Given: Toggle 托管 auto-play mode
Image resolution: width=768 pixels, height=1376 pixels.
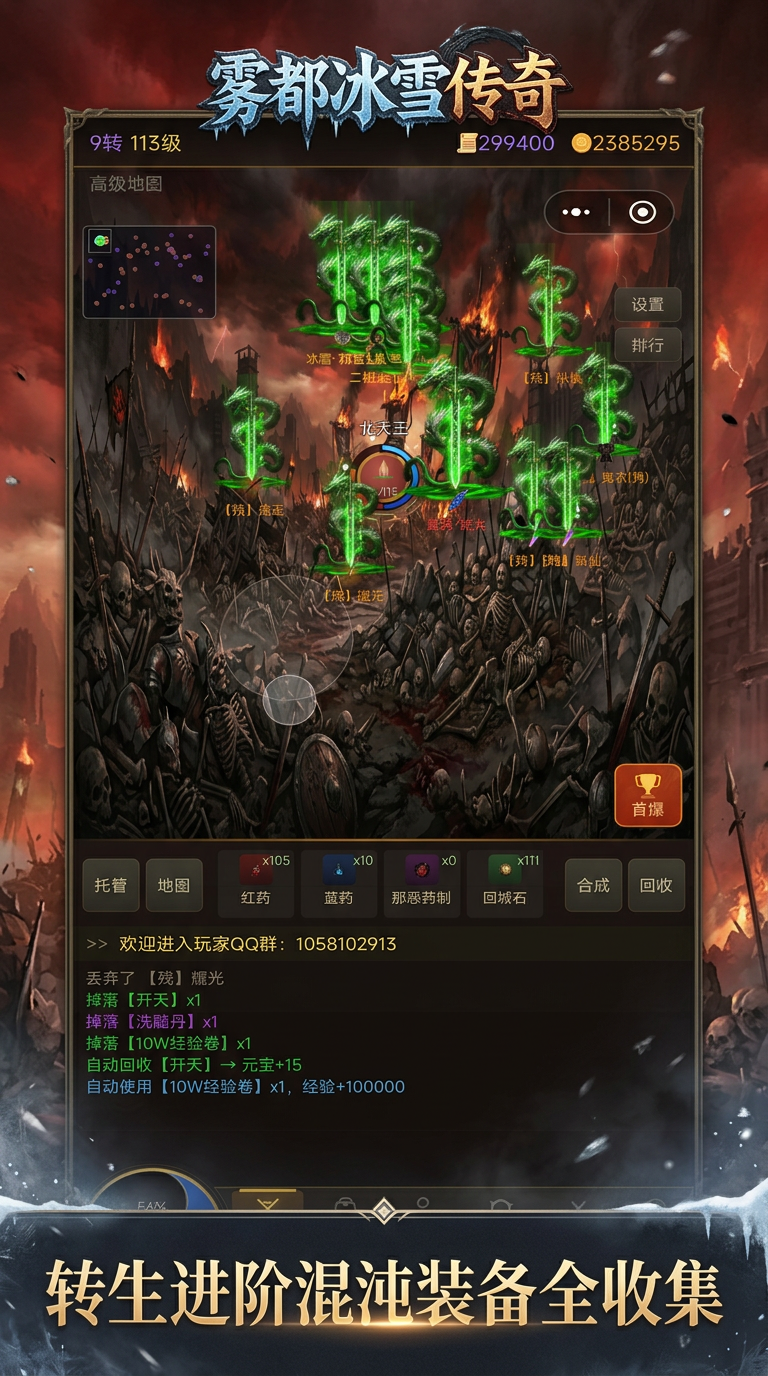Looking at the screenshot, I should pyautogui.click(x=110, y=885).
